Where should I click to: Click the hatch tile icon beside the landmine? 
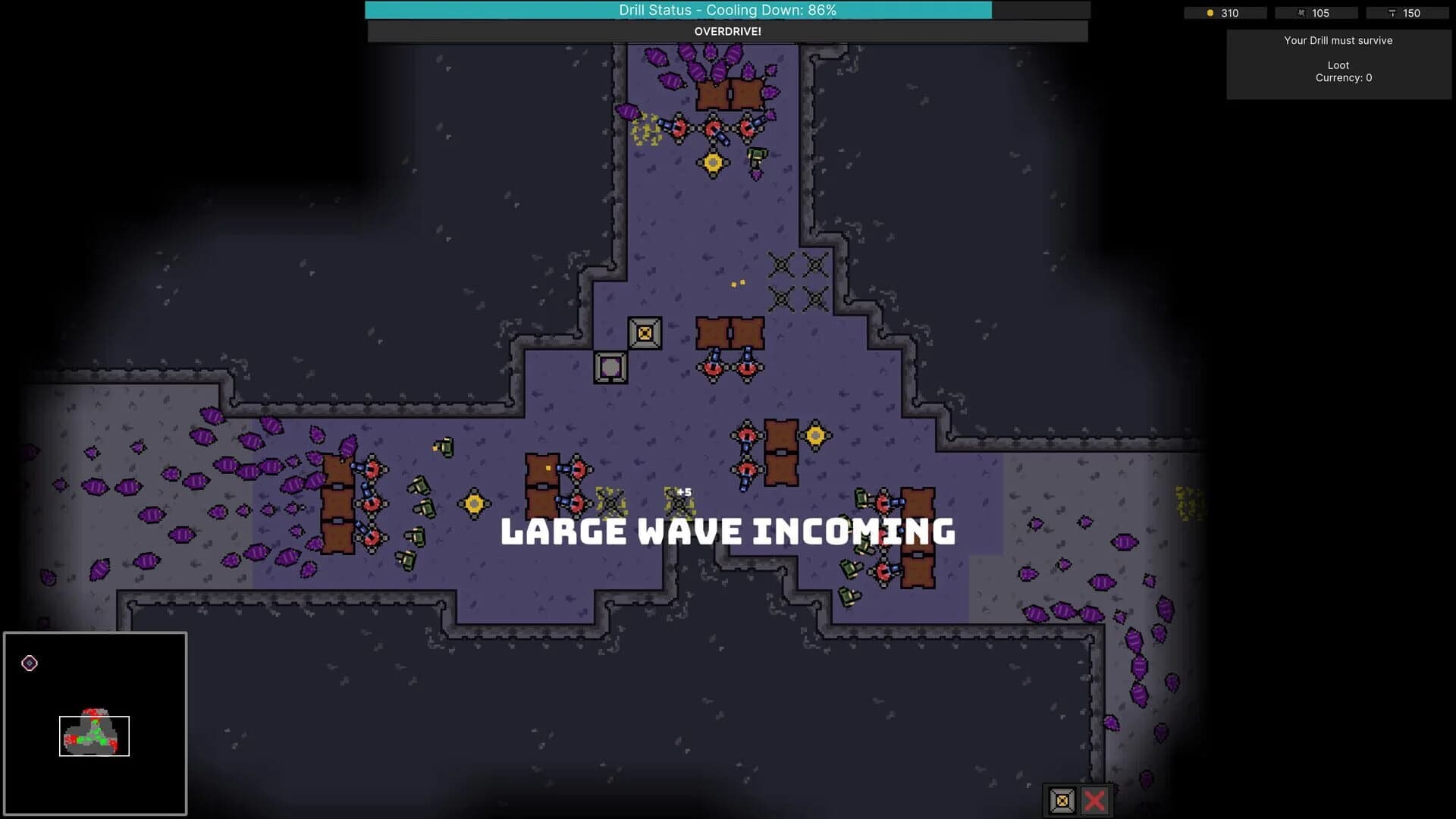(x=610, y=366)
